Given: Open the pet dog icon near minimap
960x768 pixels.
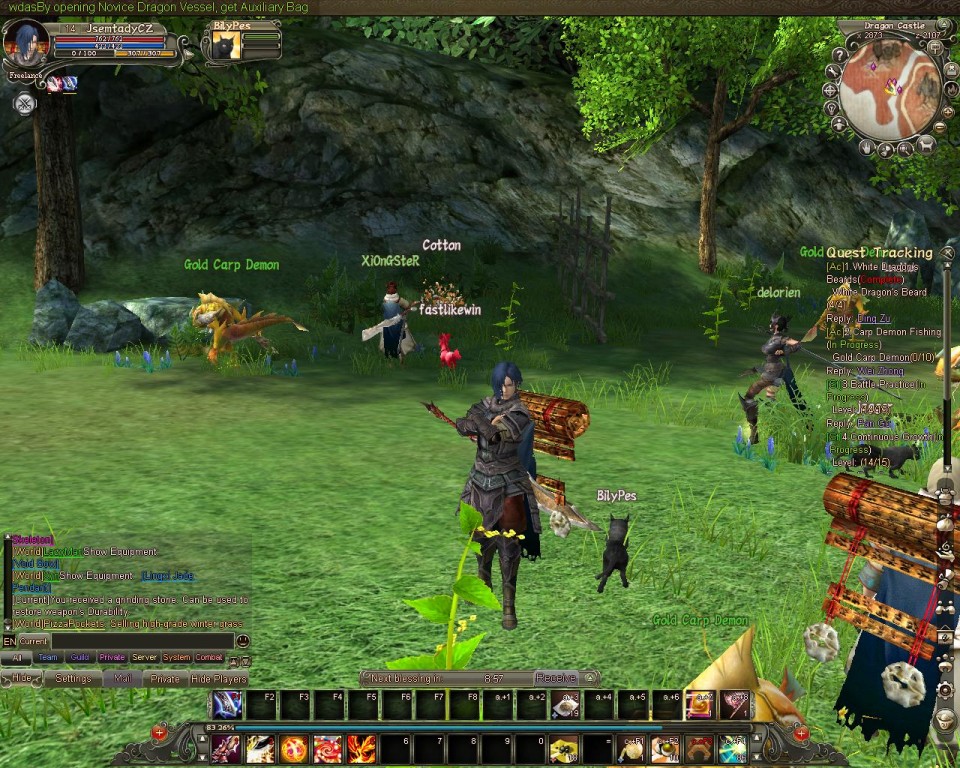Looking at the screenshot, I should [x=925, y=145].
